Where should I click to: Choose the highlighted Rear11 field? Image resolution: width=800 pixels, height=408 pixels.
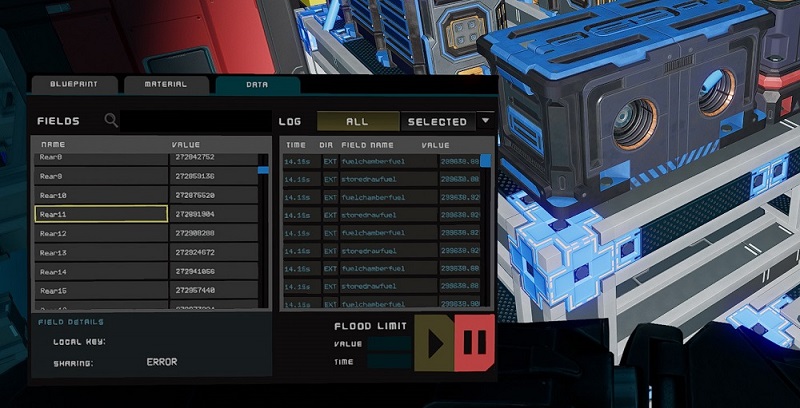(101, 214)
